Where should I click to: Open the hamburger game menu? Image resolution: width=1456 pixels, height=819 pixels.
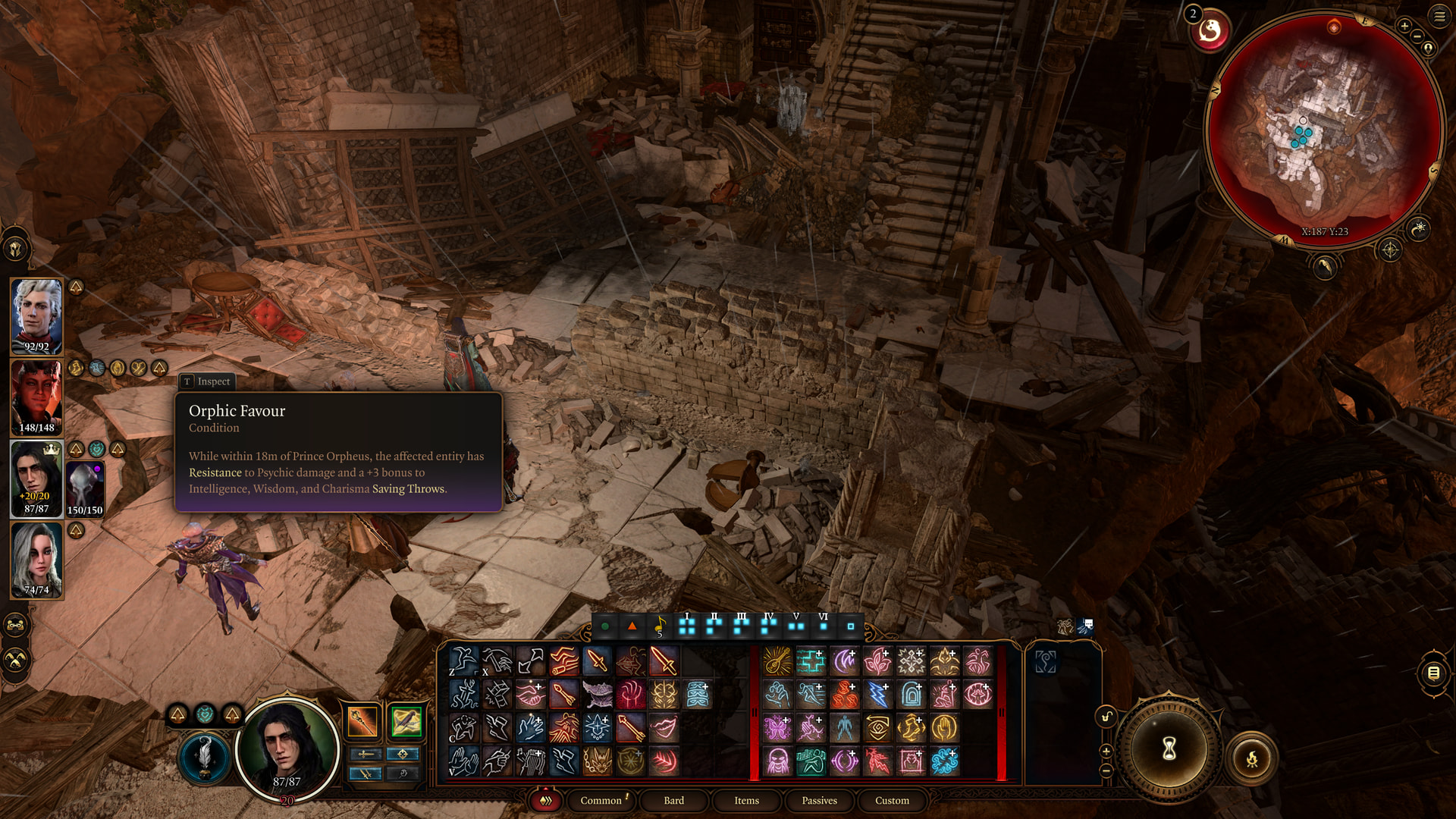pos(1439,16)
